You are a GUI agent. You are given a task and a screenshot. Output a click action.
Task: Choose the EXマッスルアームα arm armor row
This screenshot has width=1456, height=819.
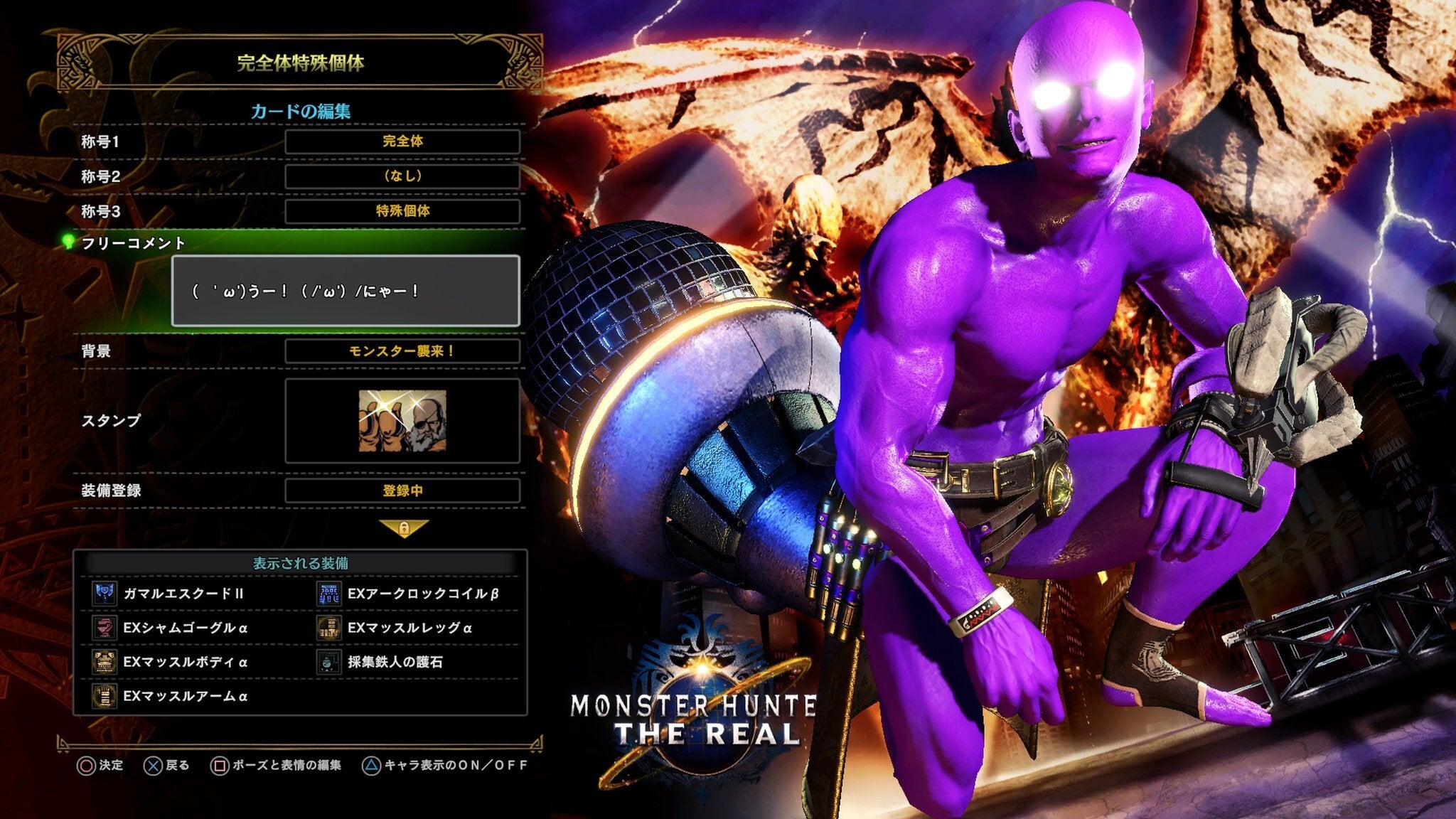coord(185,696)
